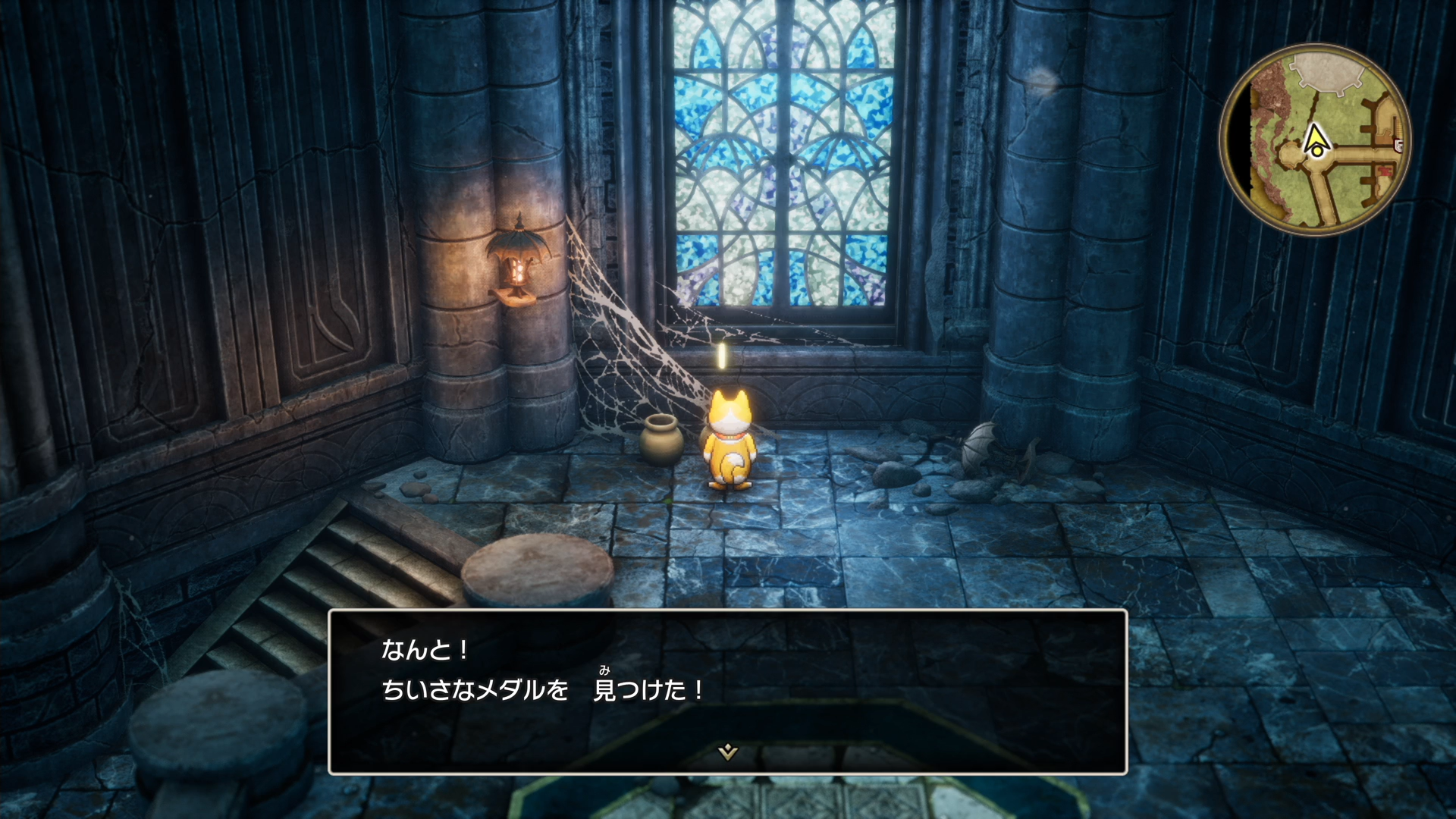Open the circular minimap
1456x819 pixels.
point(1315,140)
